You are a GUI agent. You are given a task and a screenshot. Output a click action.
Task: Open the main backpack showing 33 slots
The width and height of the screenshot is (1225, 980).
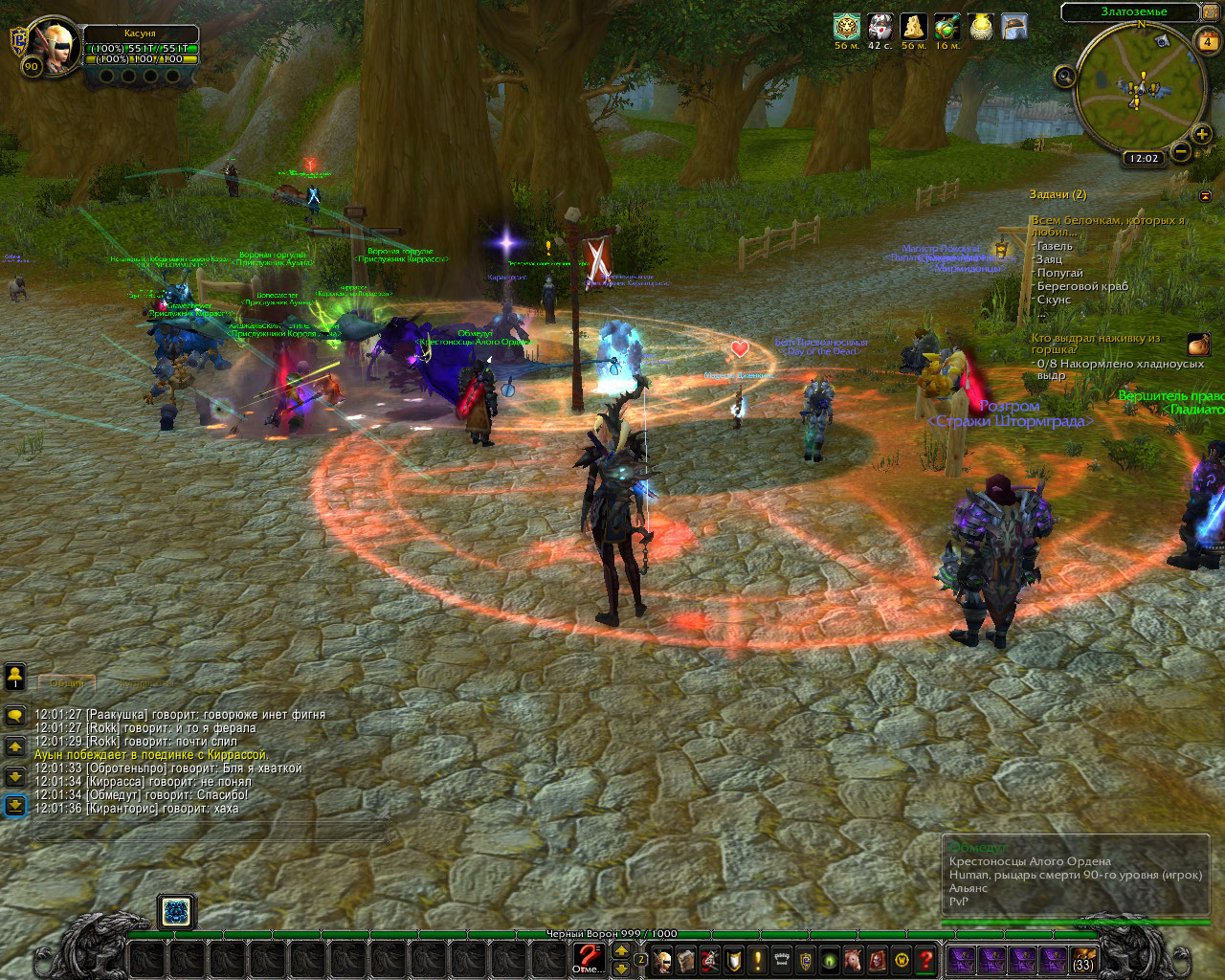(1083, 960)
